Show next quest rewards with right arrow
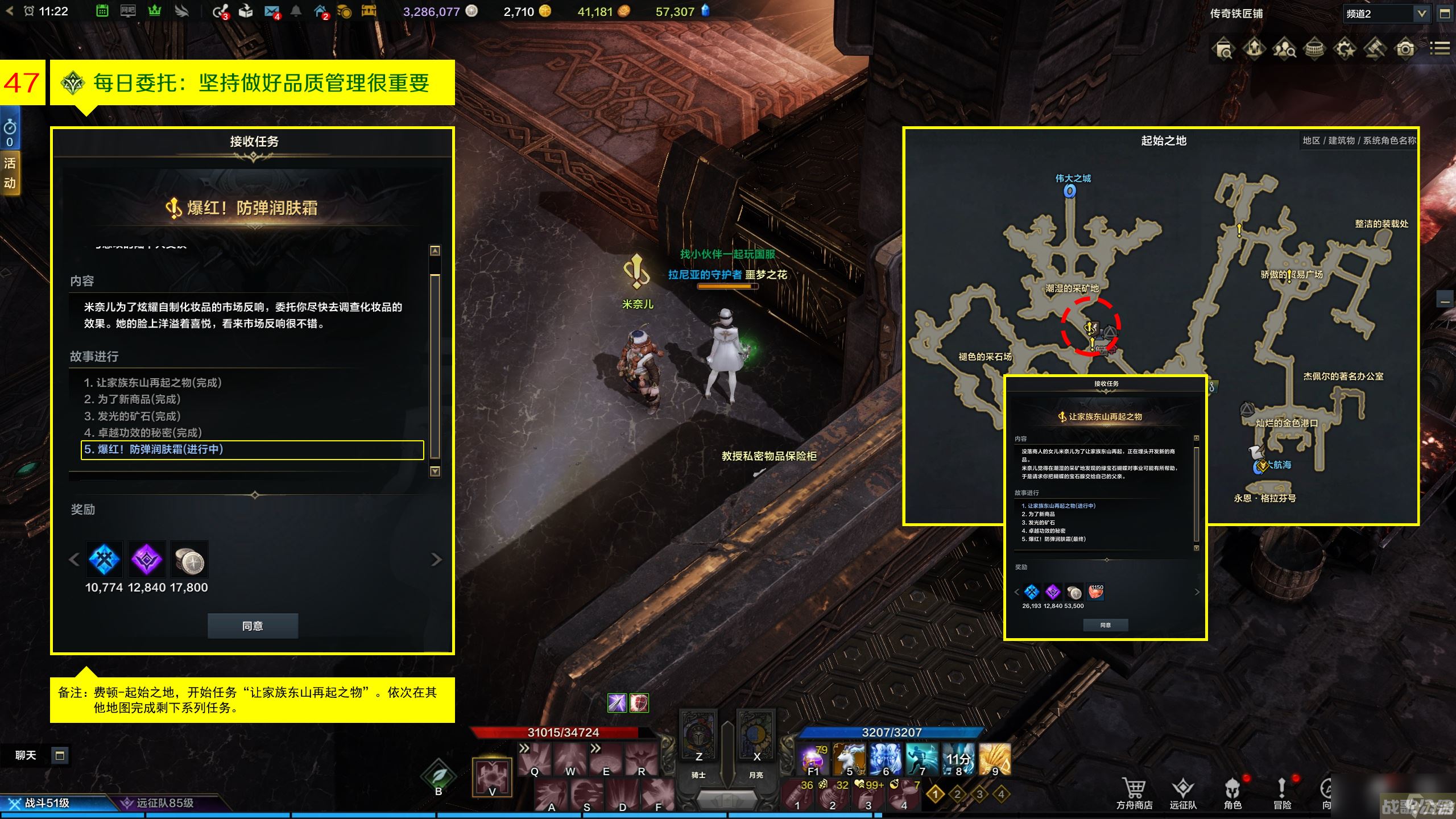 point(436,560)
